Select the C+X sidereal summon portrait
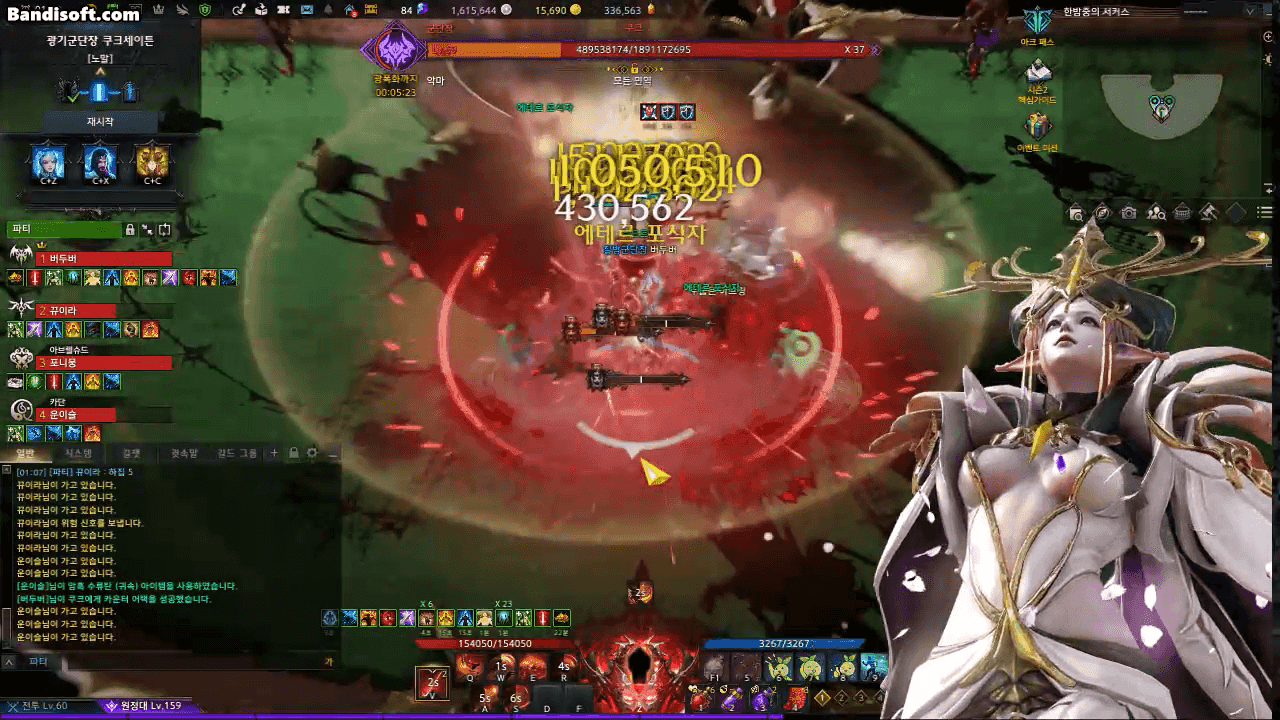 pyautogui.click(x=100, y=161)
